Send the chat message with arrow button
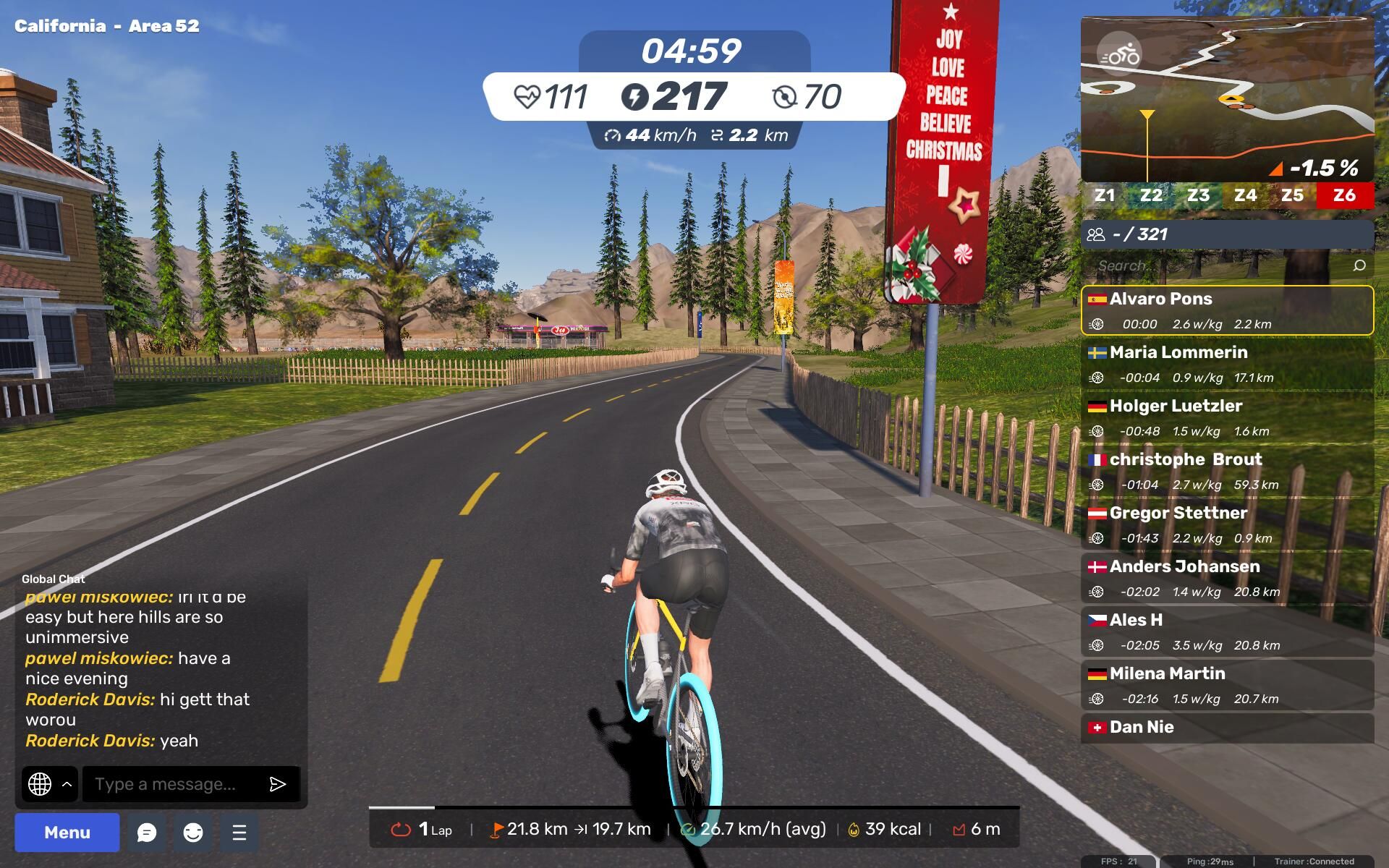1389x868 pixels. click(278, 784)
